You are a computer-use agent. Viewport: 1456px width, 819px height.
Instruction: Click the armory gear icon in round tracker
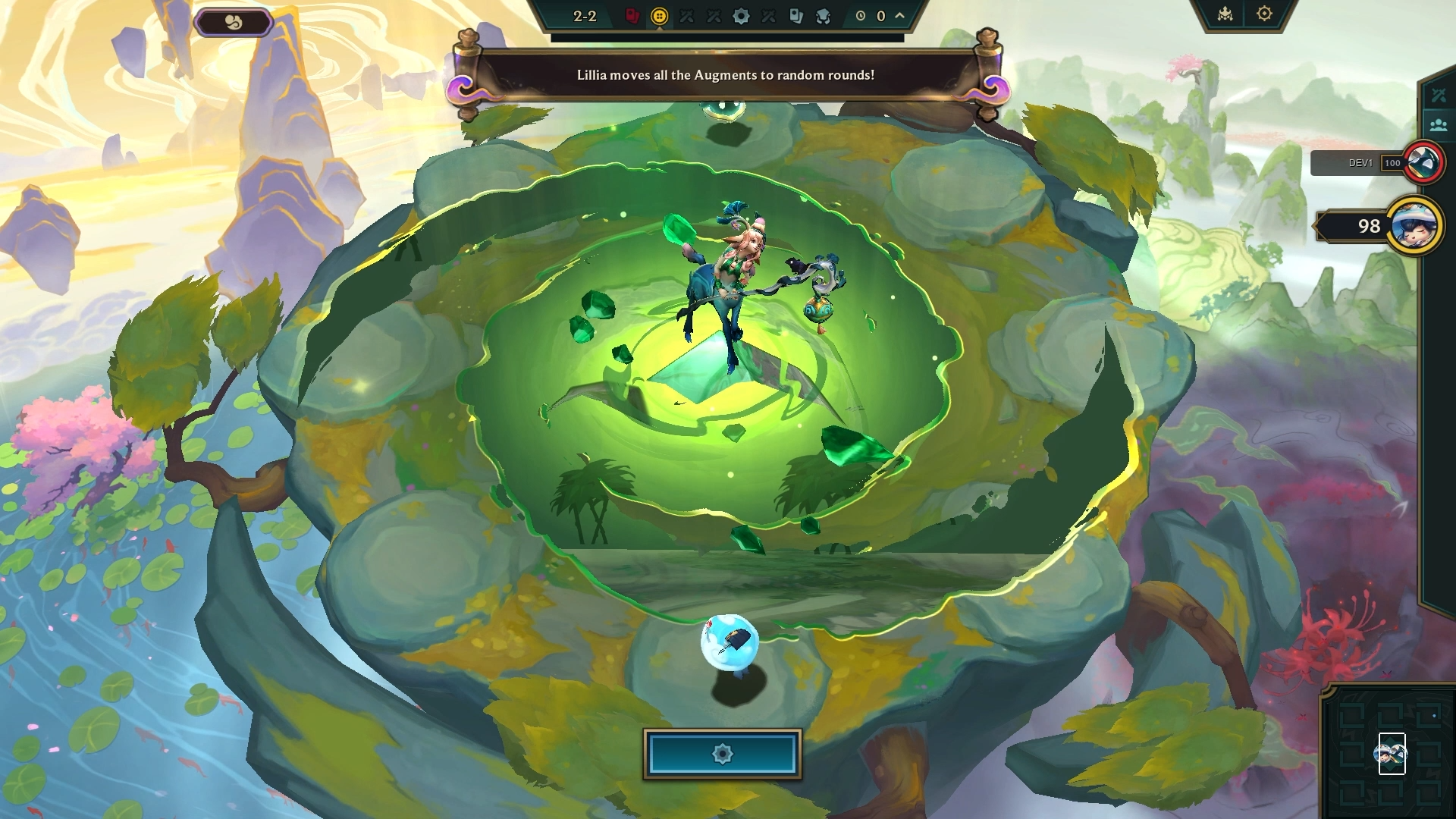[x=742, y=17]
